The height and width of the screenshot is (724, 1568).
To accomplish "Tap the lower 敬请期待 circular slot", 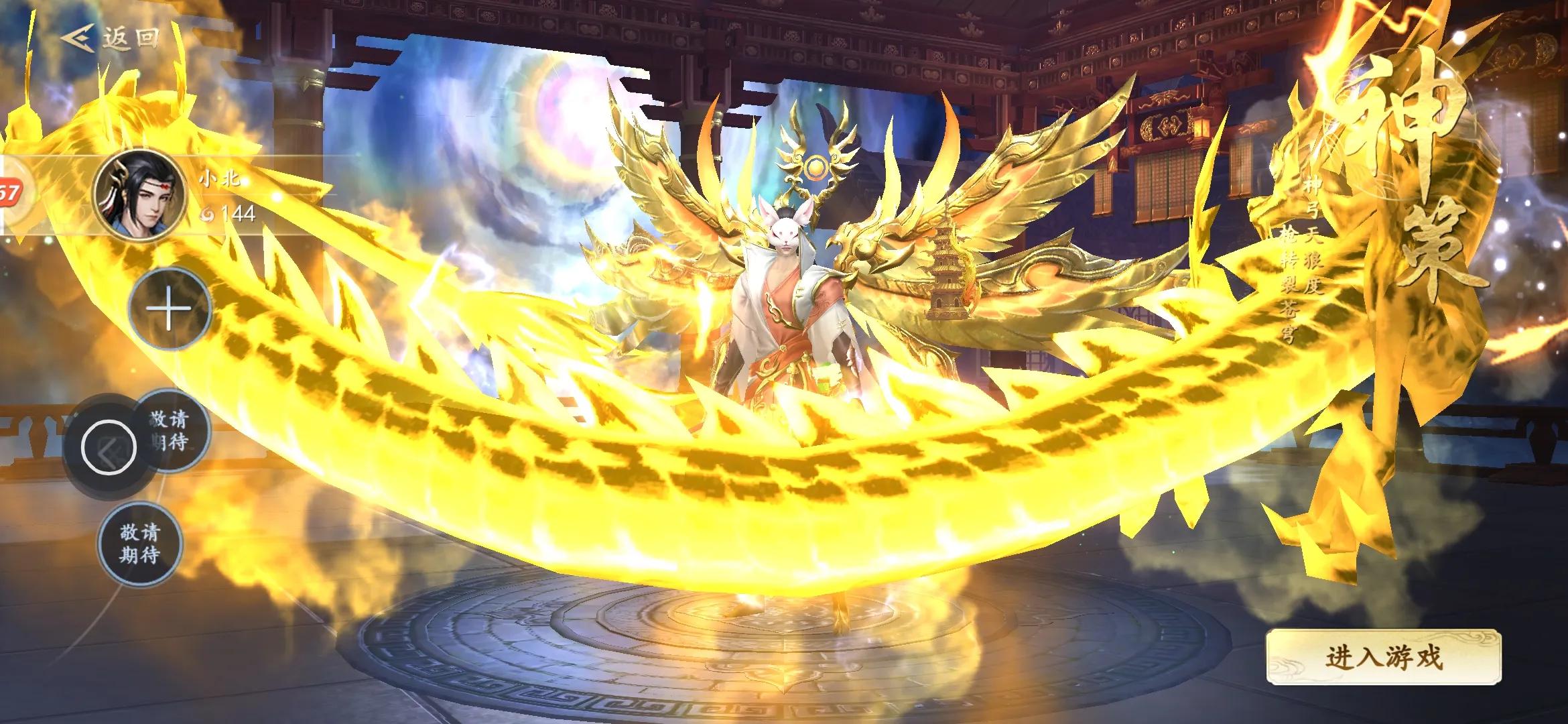I will tap(141, 544).
